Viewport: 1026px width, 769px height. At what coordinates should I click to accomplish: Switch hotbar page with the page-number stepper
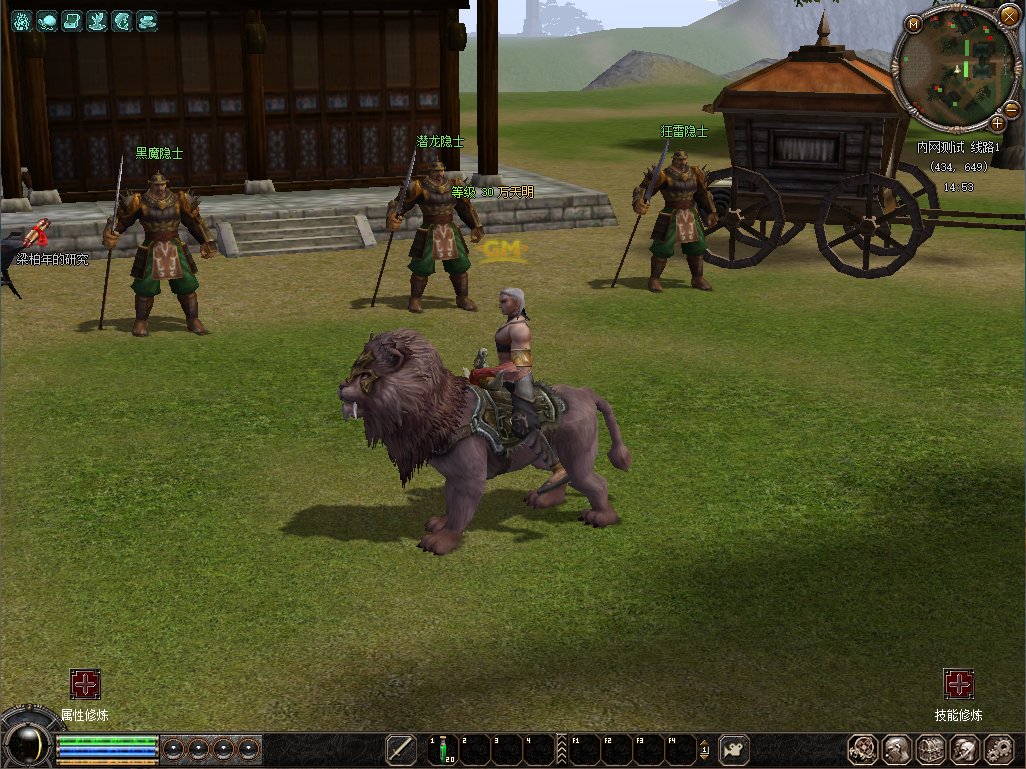tap(704, 749)
